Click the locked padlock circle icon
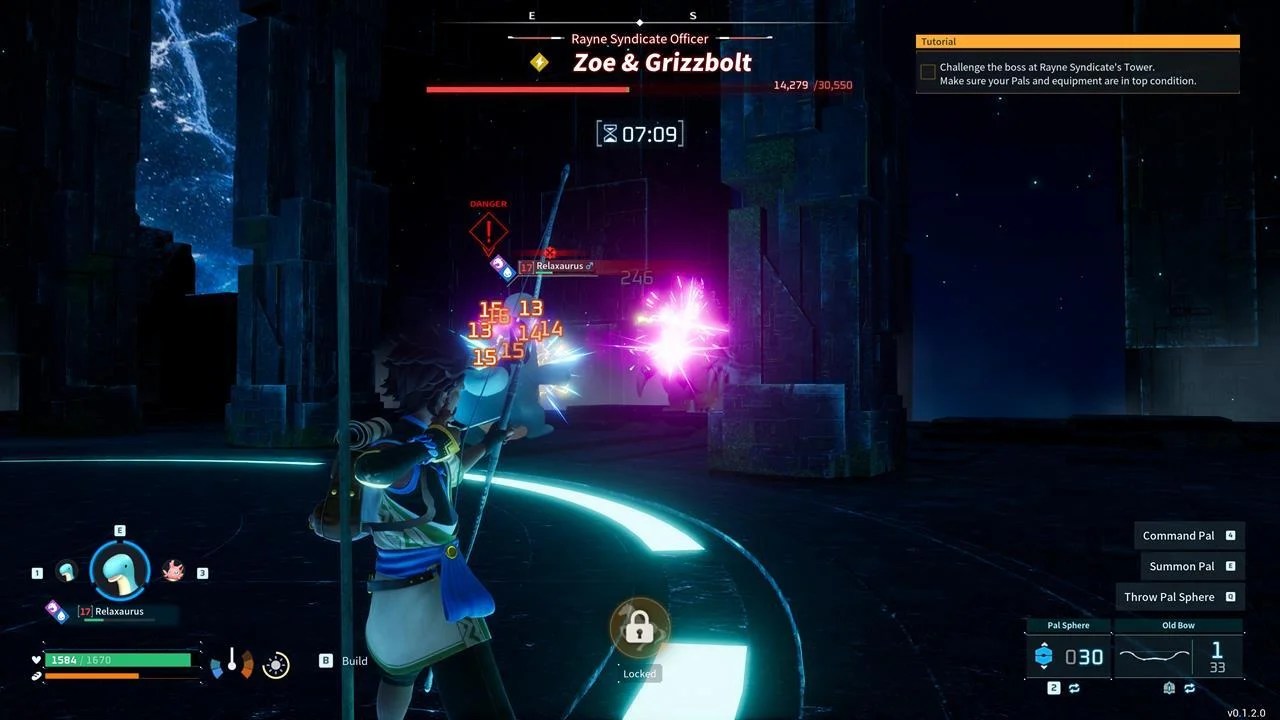Viewport: 1280px width, 720px height. (639, 627)
